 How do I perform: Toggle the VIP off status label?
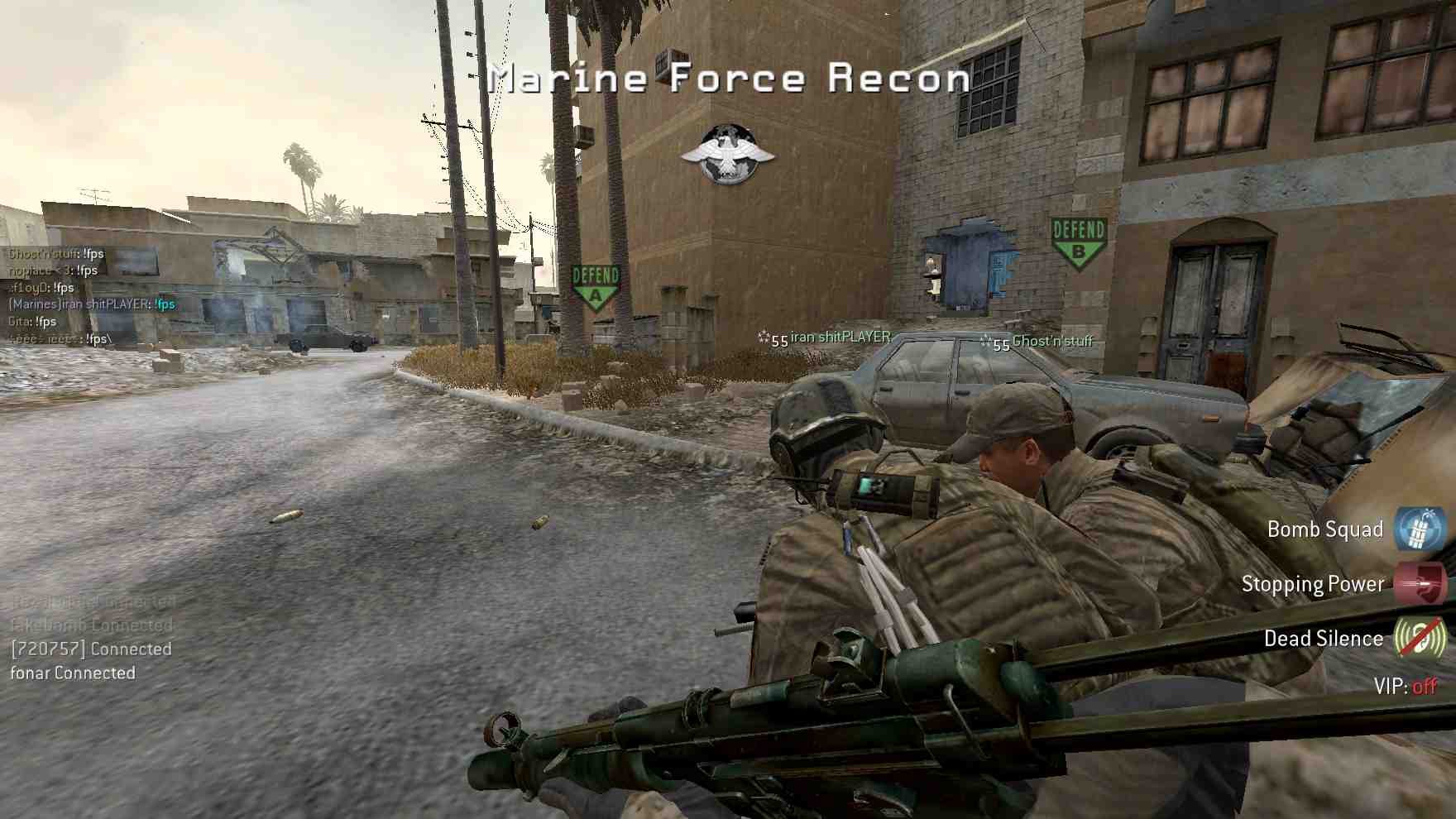(x=1405, y=686)
